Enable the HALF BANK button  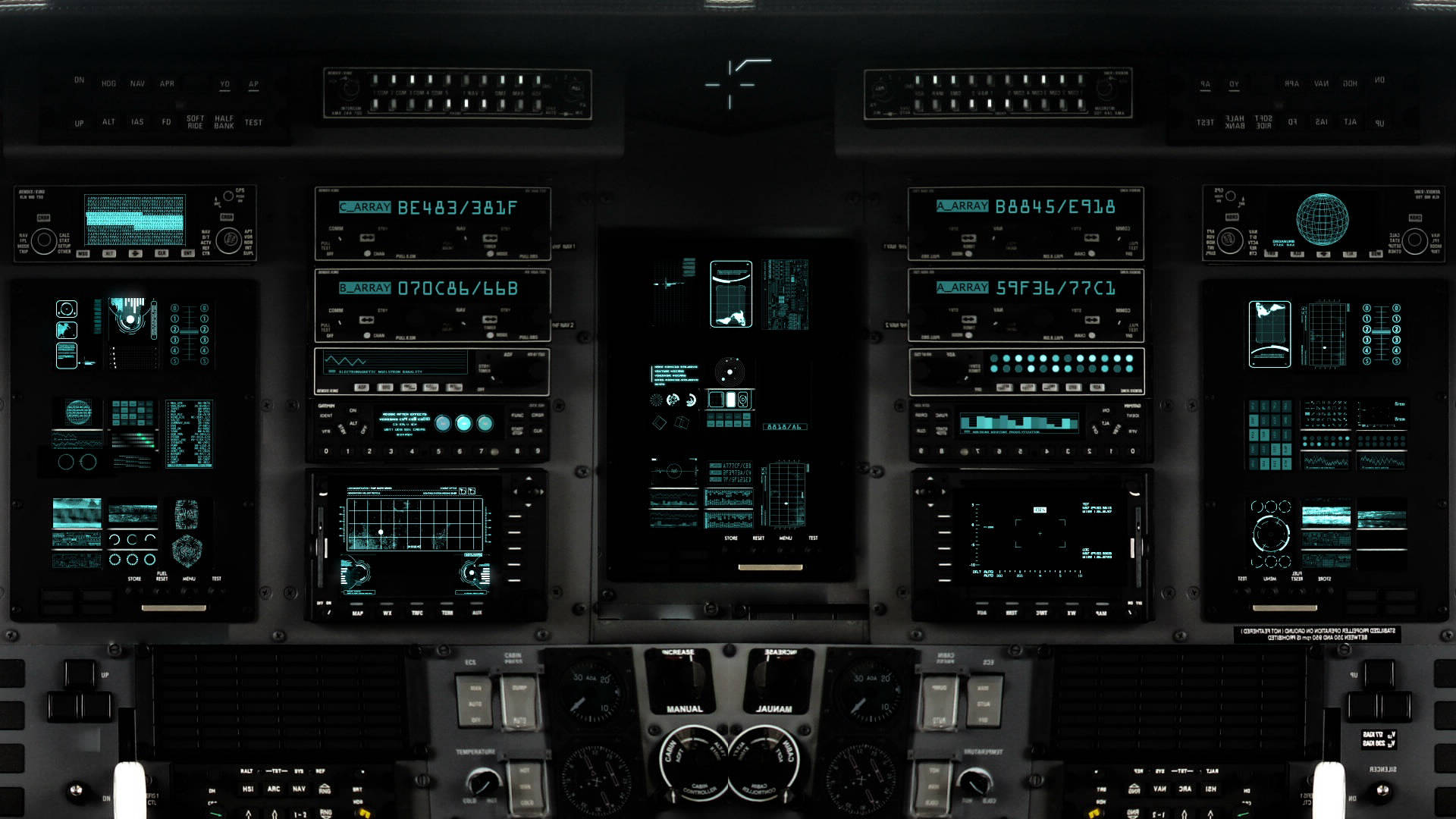tap(224, 122)
